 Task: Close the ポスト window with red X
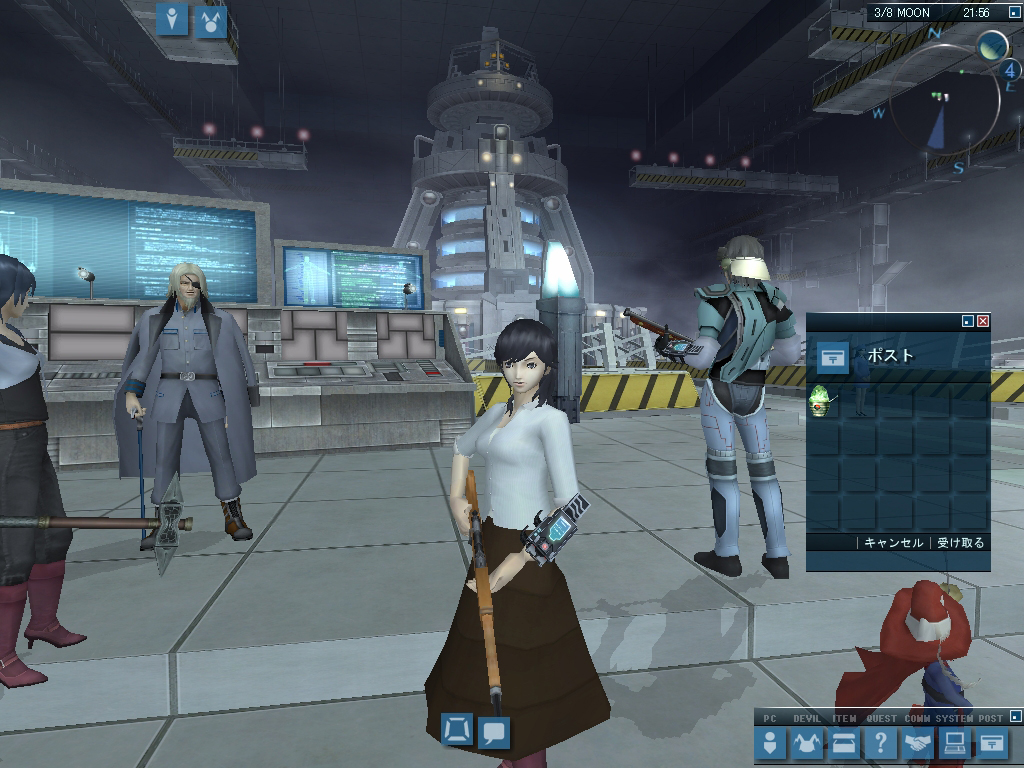983,321
